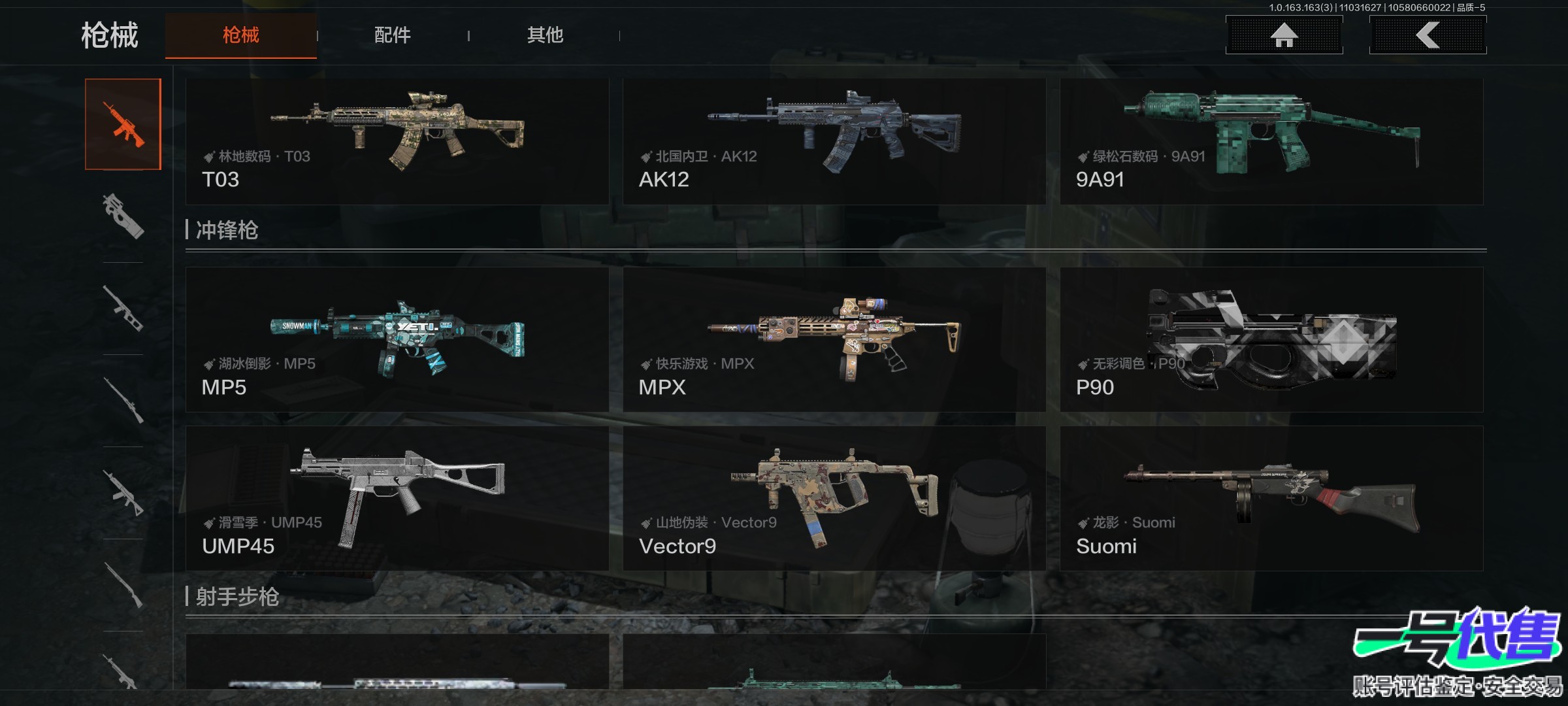Screen dimensions: 1568x706
Task: Select the 其他 tab
Action: 545,35
